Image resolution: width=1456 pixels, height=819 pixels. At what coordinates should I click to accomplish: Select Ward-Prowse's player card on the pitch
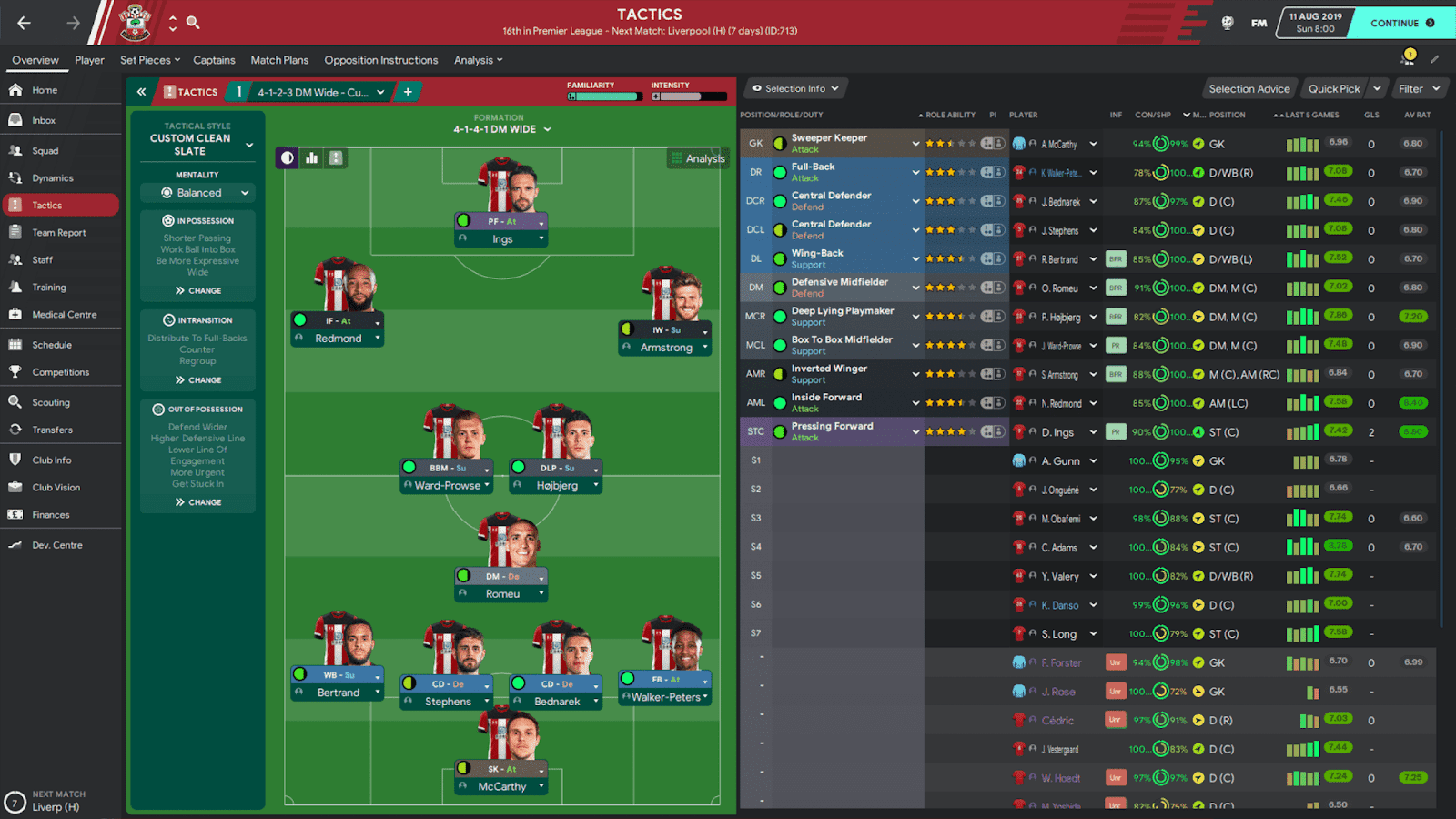point(446,485)
